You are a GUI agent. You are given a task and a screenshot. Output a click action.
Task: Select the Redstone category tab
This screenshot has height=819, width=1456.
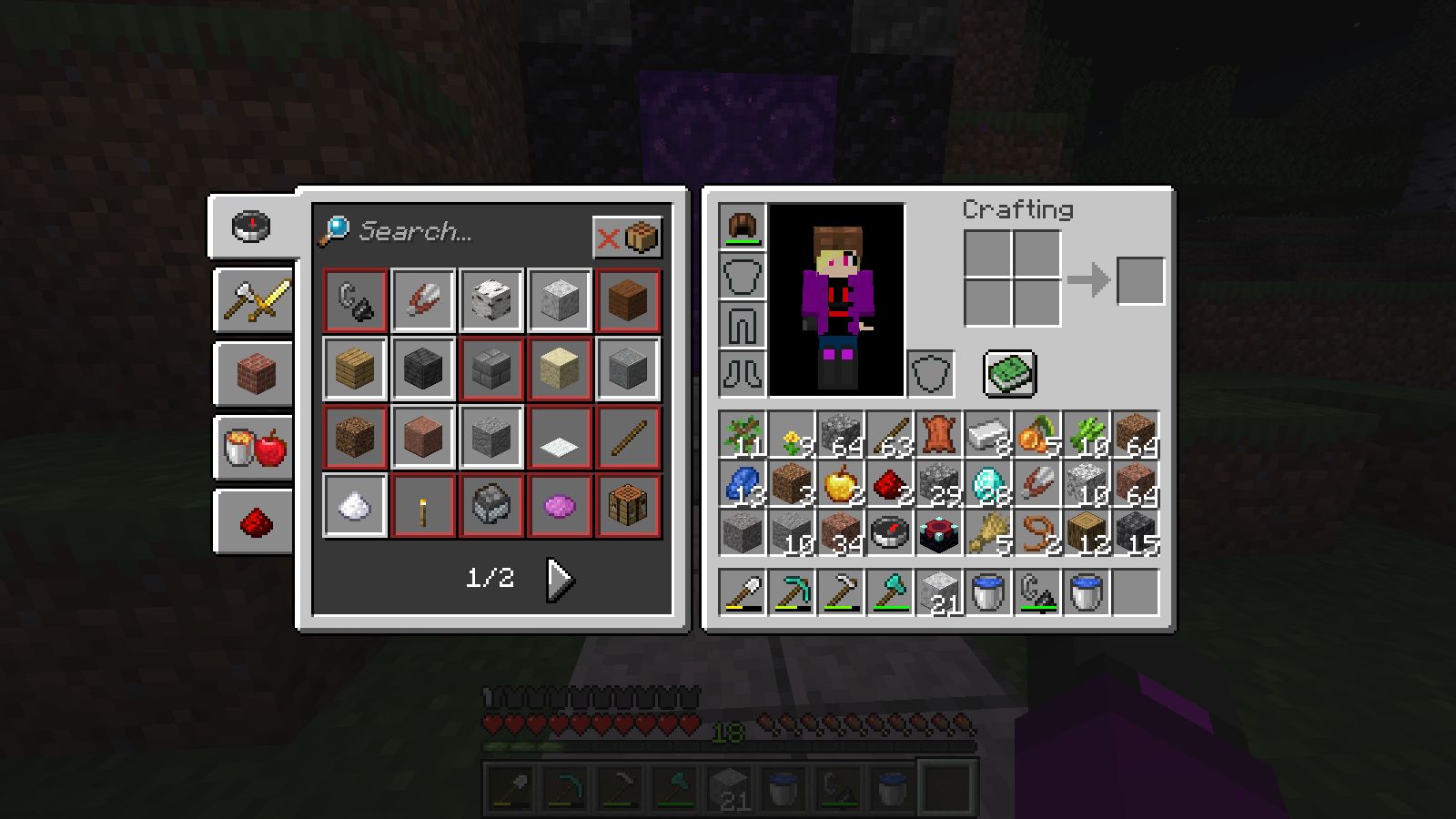(253, 519)
